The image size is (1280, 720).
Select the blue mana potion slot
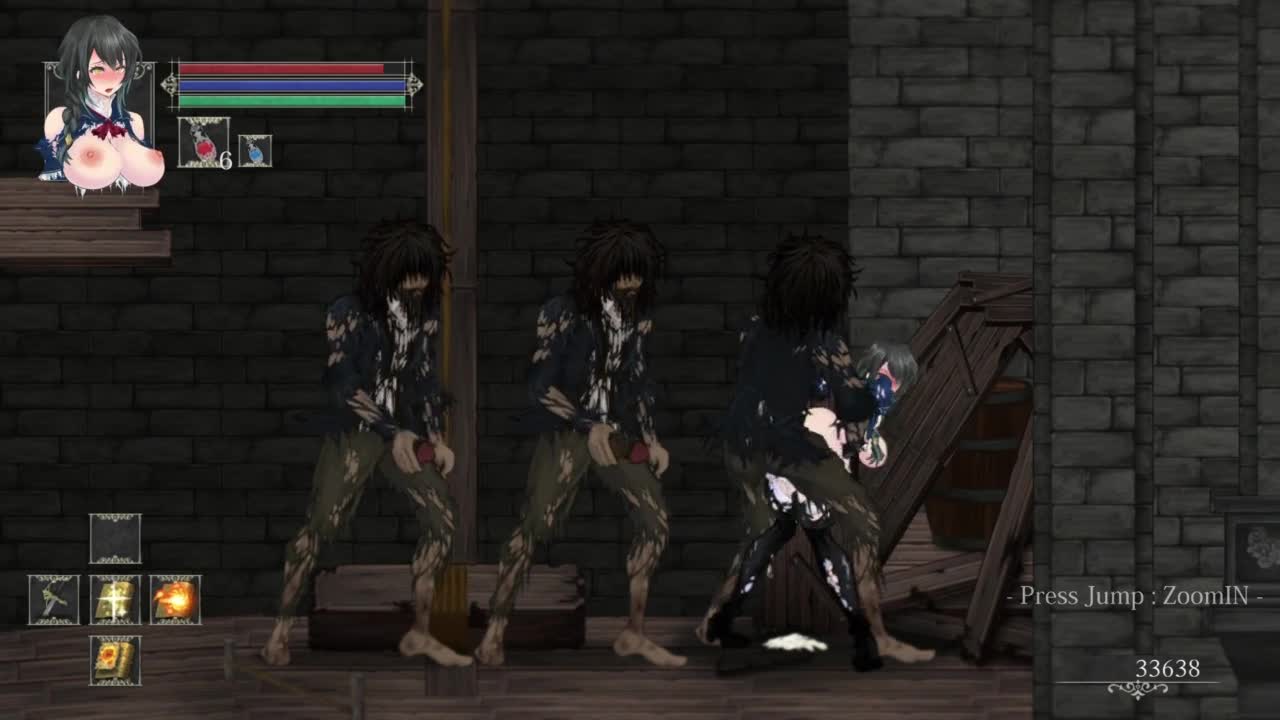pyautogui.click(x=255, y=151)
